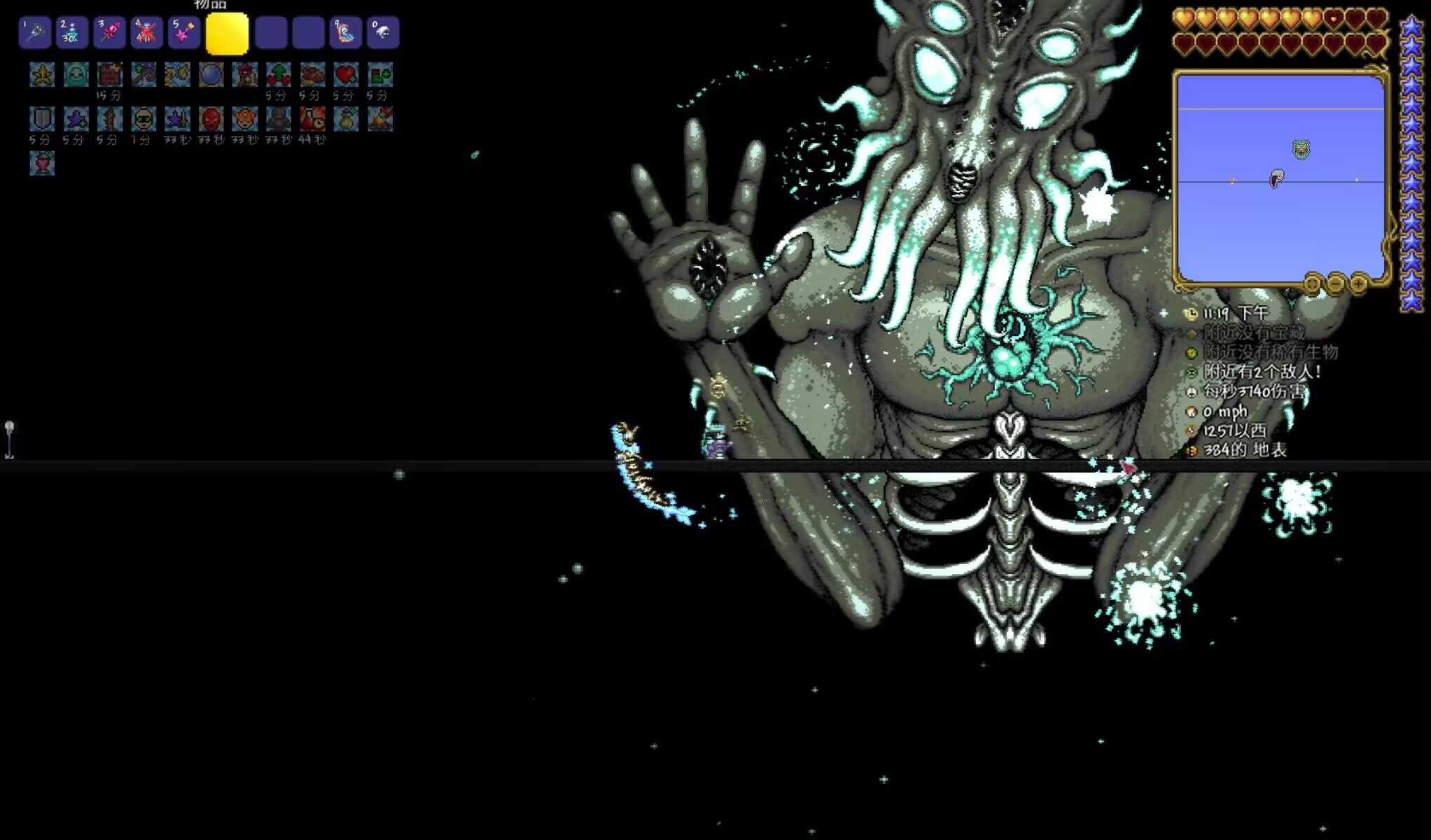Click the bald face with green glasses buff
1431x840 pixels.
tap(144, 119)
